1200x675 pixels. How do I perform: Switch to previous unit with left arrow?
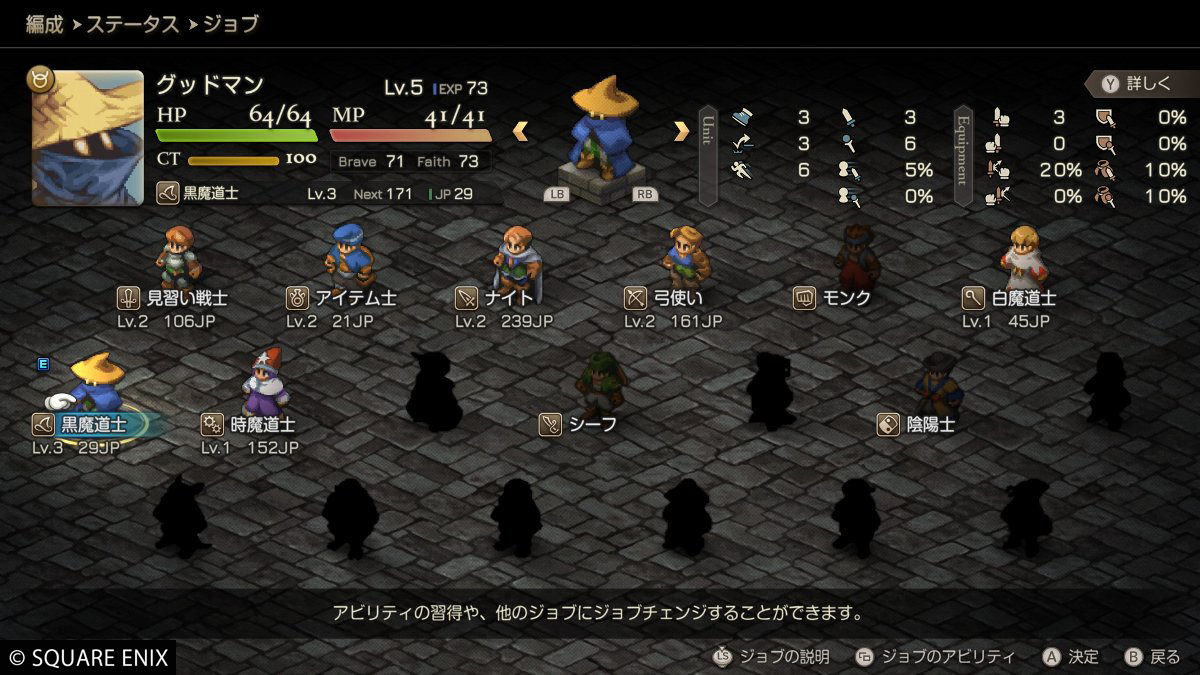coord(520,131)
